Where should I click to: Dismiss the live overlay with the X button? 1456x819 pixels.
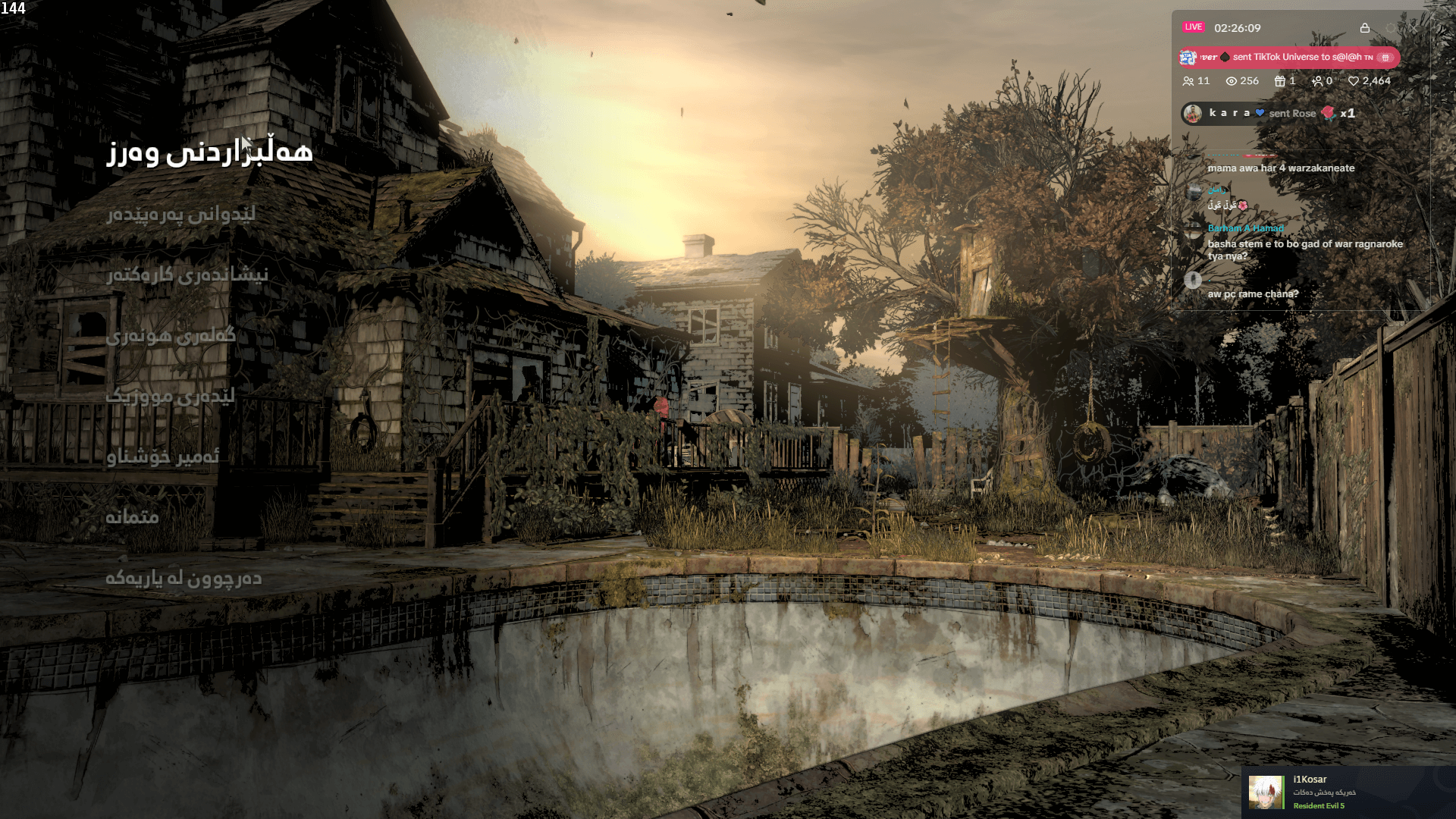[x=1413, y=28]
